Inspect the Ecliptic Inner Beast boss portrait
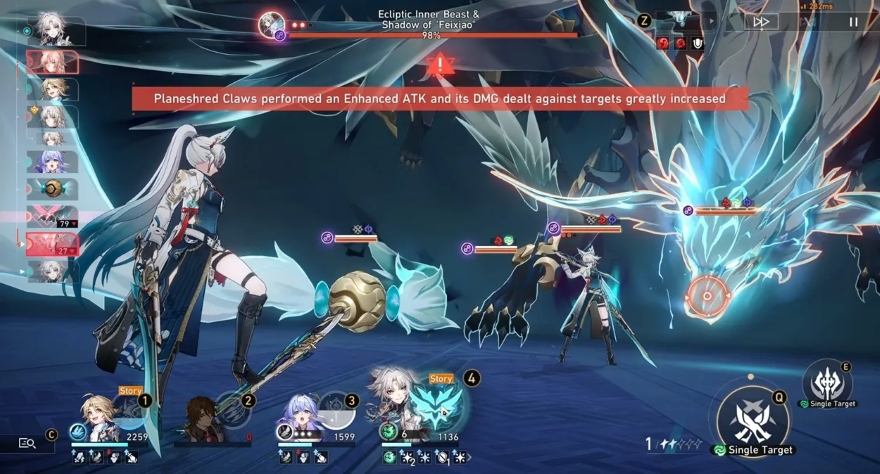 (x=271, y=24)
